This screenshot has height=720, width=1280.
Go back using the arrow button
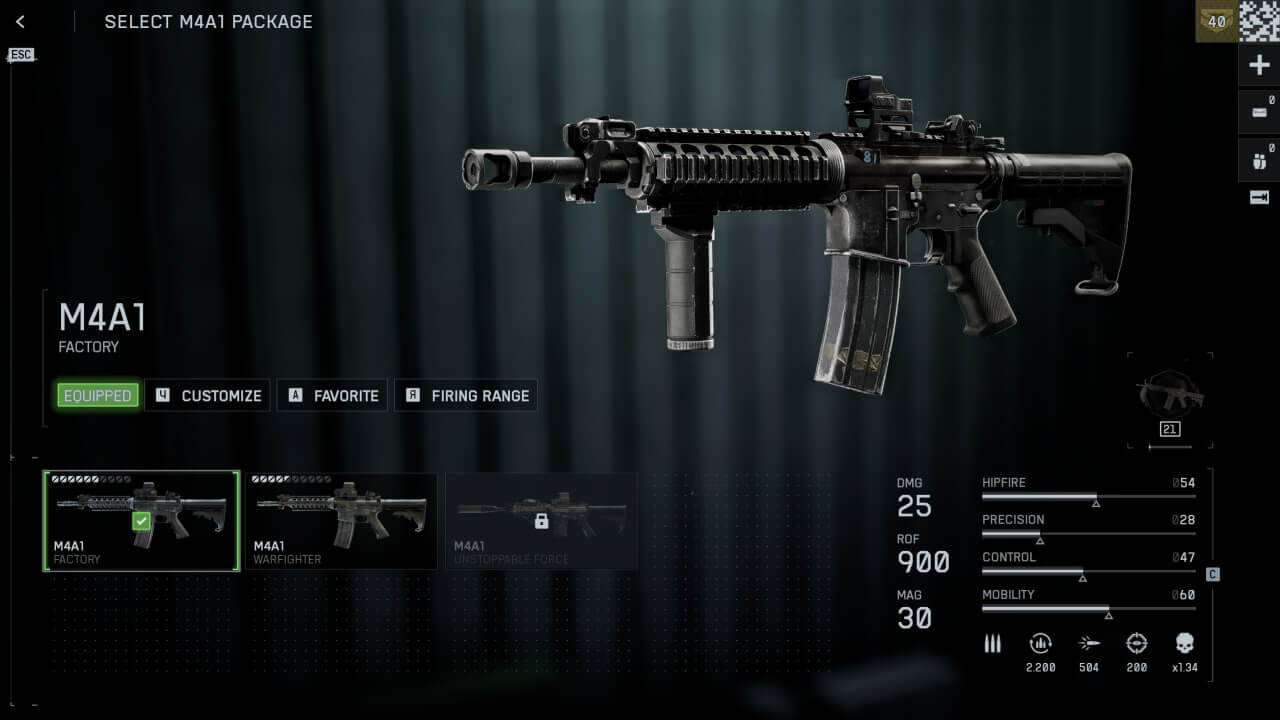(20, 22)
